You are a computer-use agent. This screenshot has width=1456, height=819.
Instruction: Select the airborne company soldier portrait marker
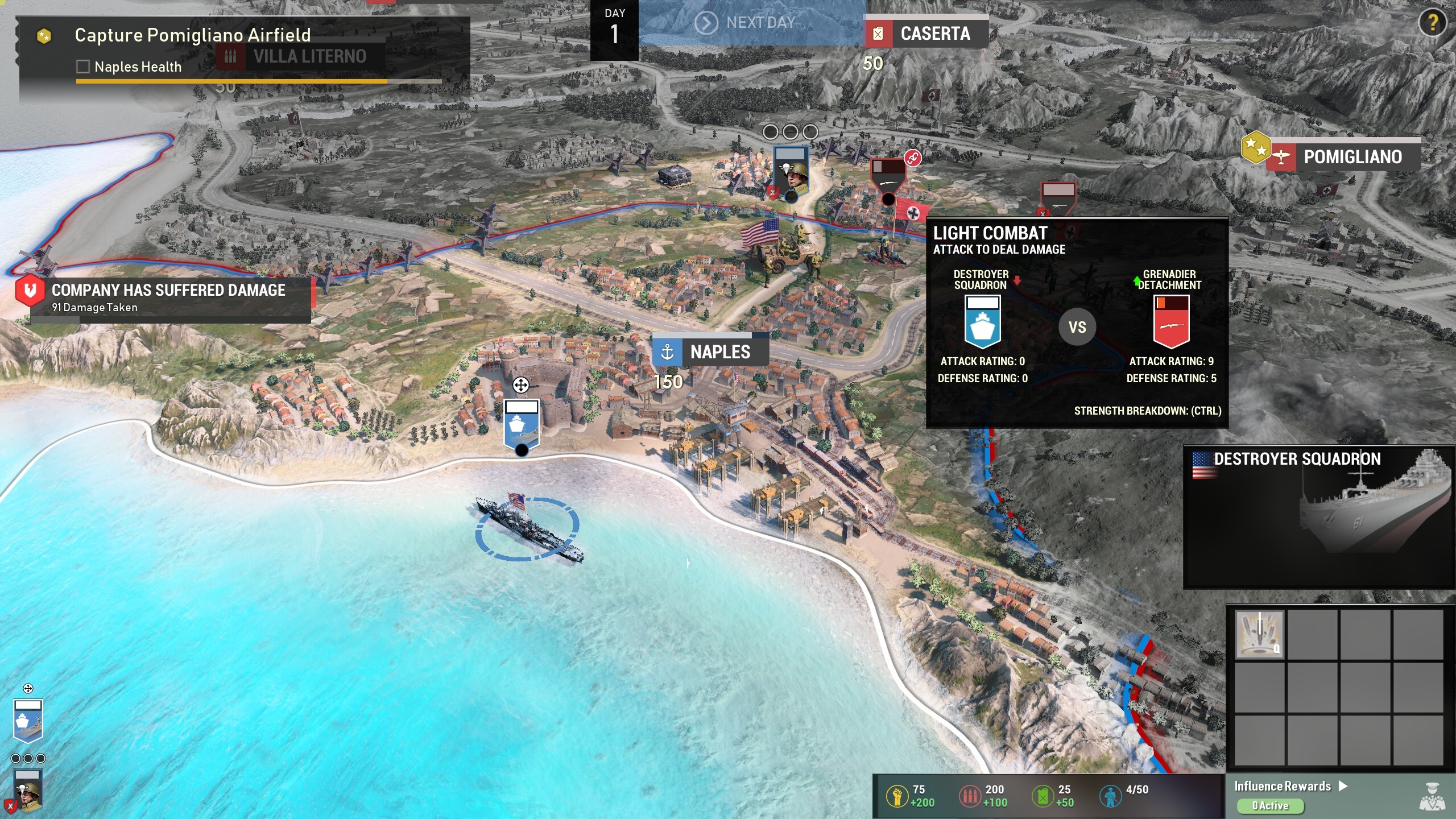pyautogui.click(x=791, y=171)
